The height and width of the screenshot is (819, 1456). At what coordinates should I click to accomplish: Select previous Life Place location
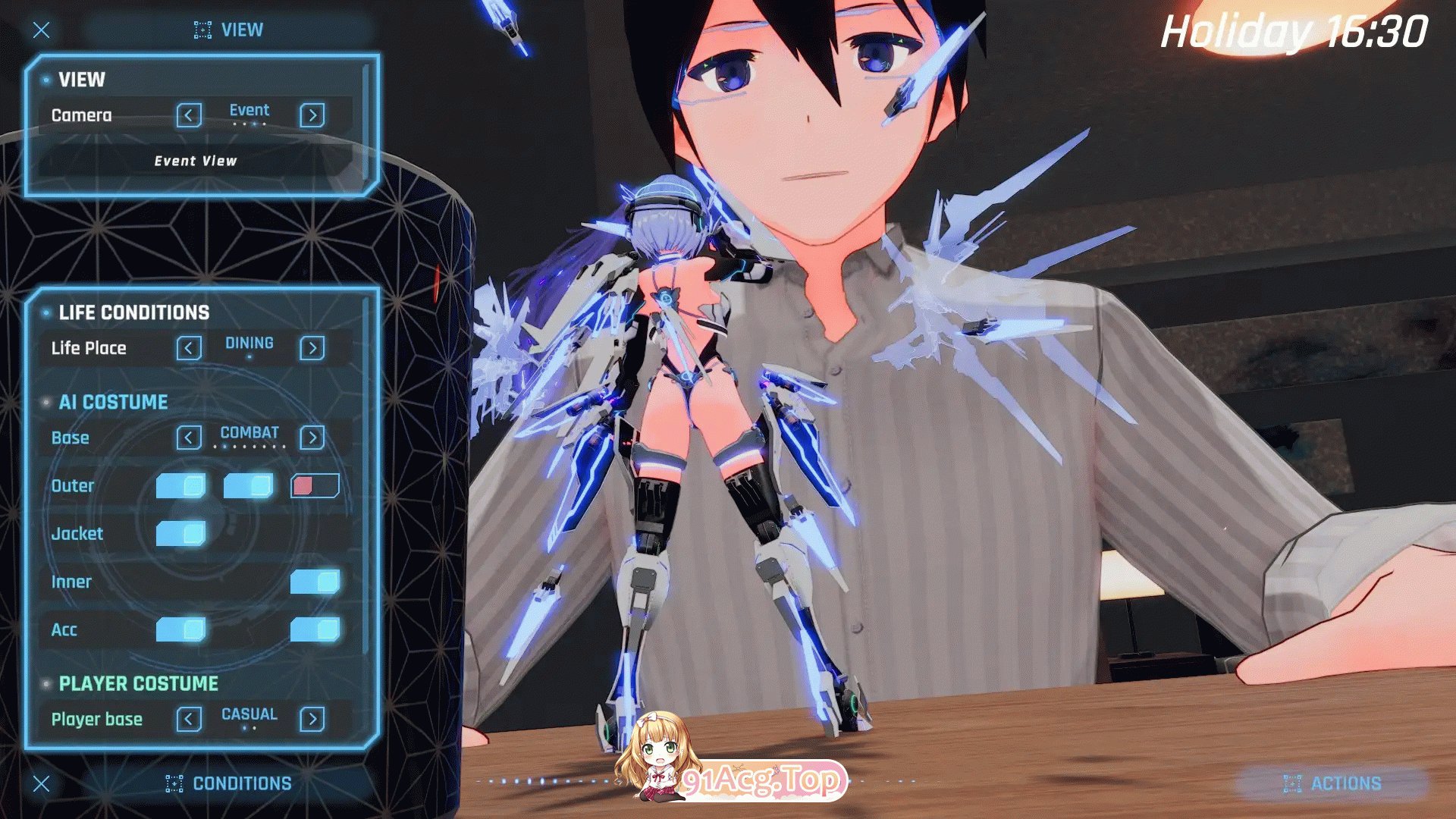coord(189,348)
